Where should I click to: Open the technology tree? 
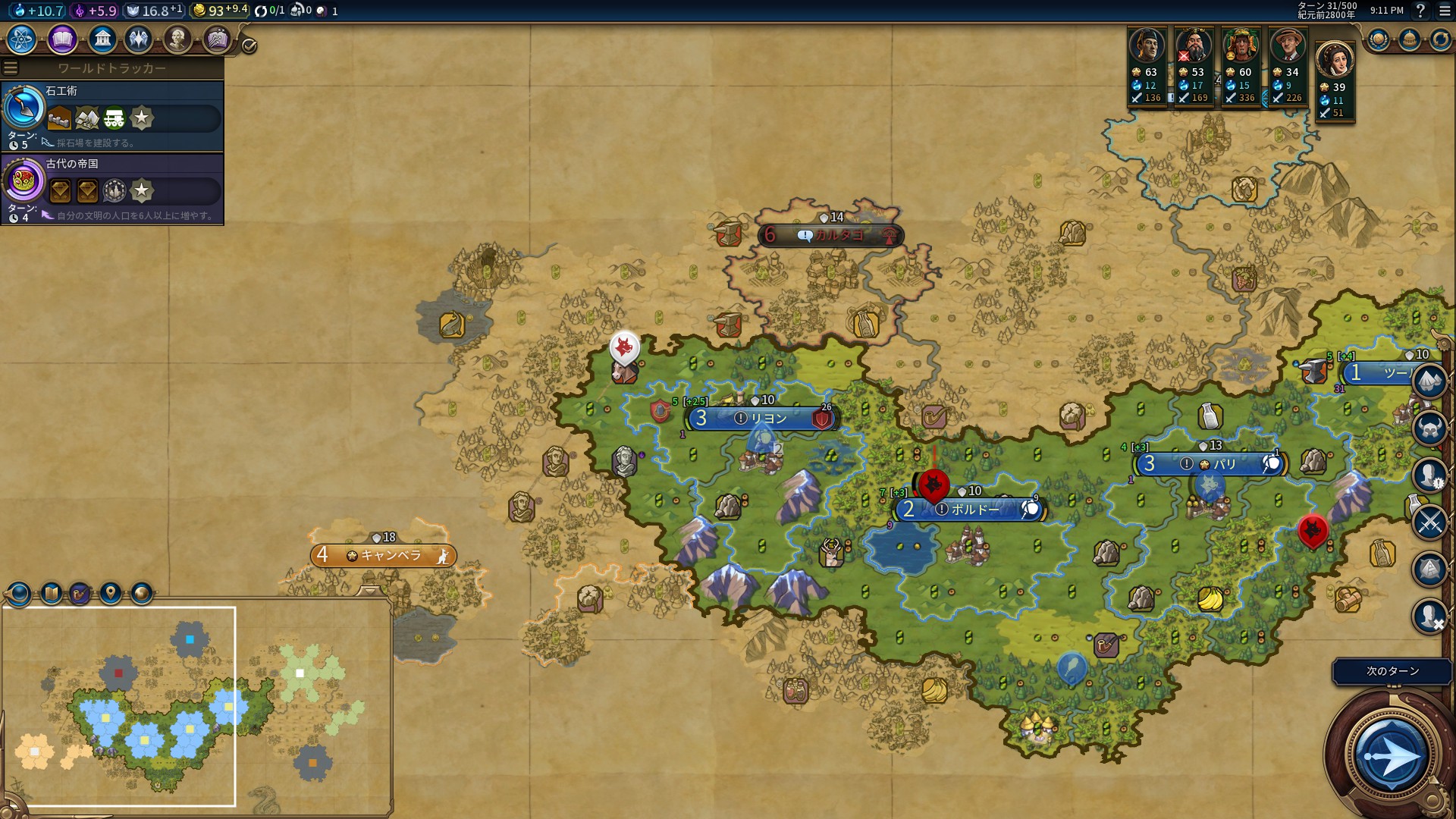[x=22, y=39]
